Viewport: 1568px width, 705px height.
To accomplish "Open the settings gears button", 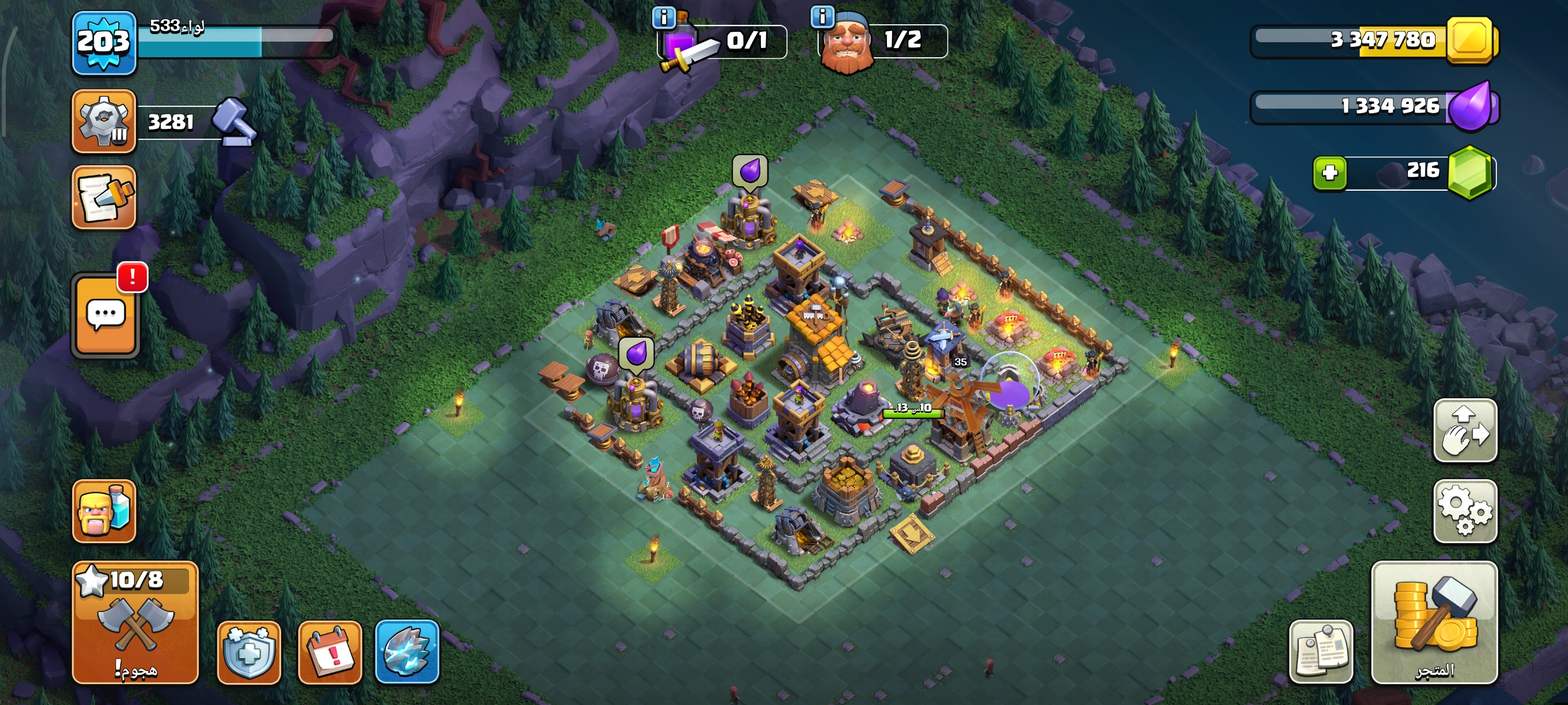I will [x=1465, y=511].
